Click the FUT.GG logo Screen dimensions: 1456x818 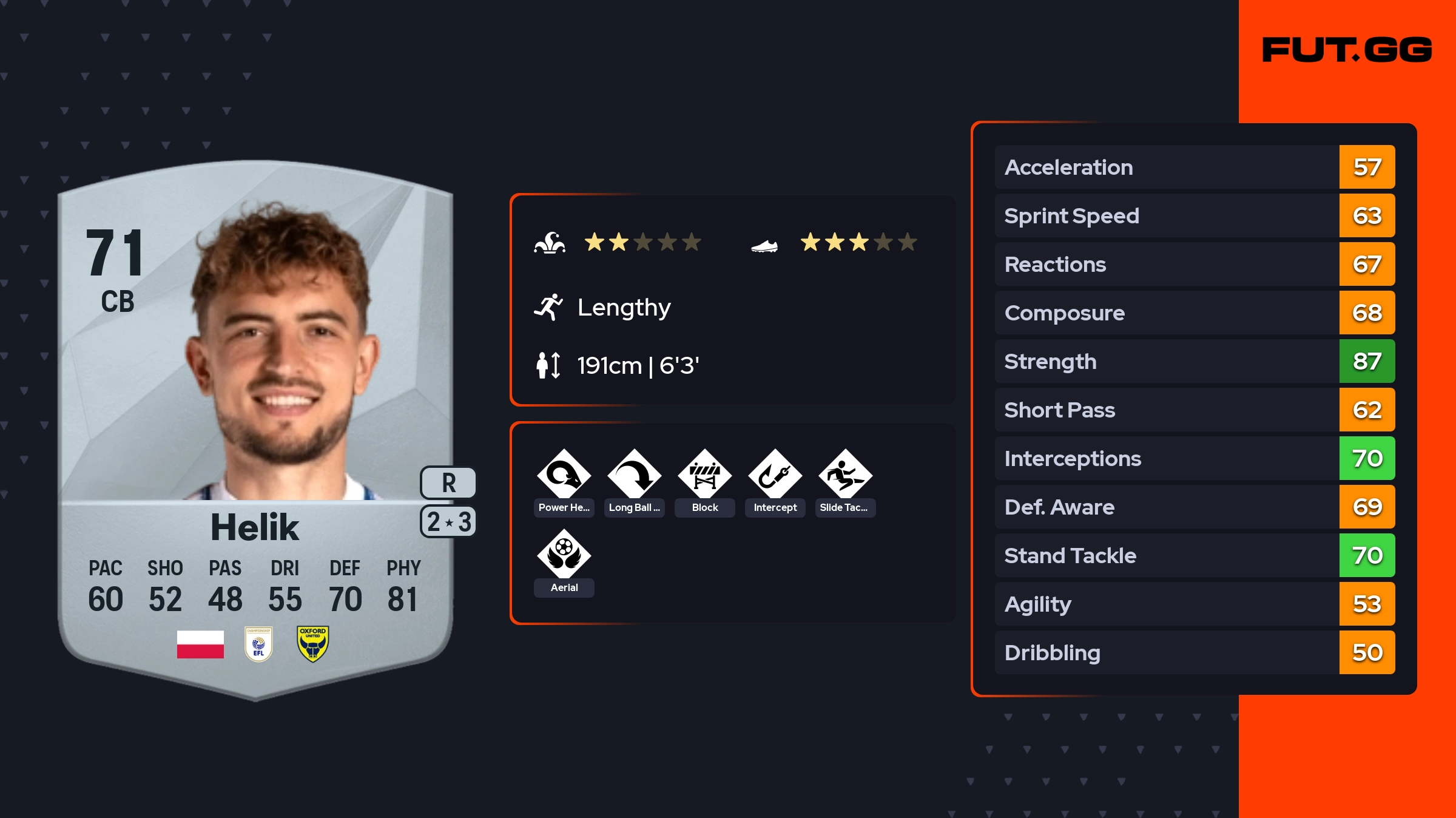[1347, 50]
